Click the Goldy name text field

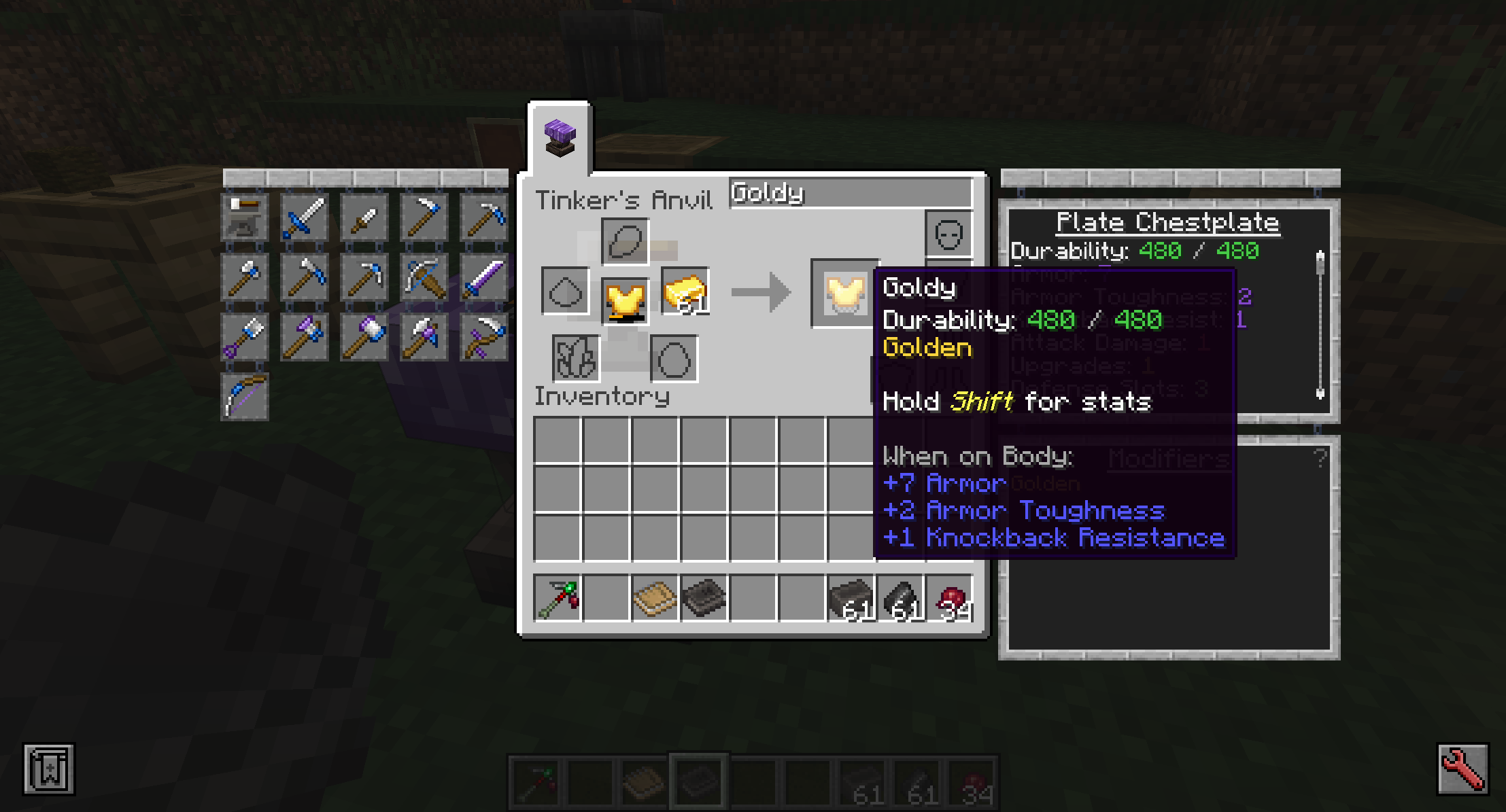pos(850,194)
